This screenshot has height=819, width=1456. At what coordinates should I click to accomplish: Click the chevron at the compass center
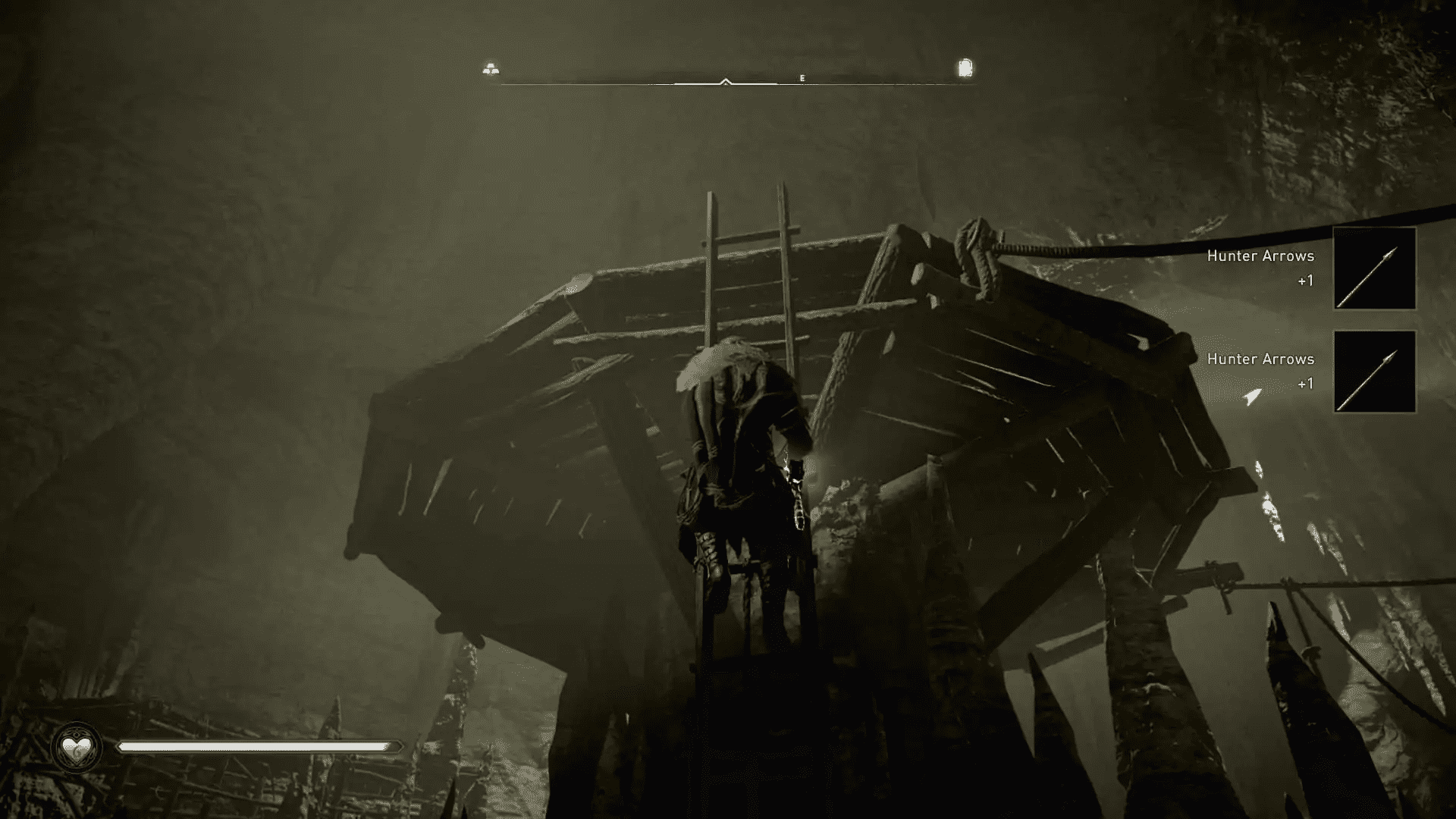click(x=726, y=79)
